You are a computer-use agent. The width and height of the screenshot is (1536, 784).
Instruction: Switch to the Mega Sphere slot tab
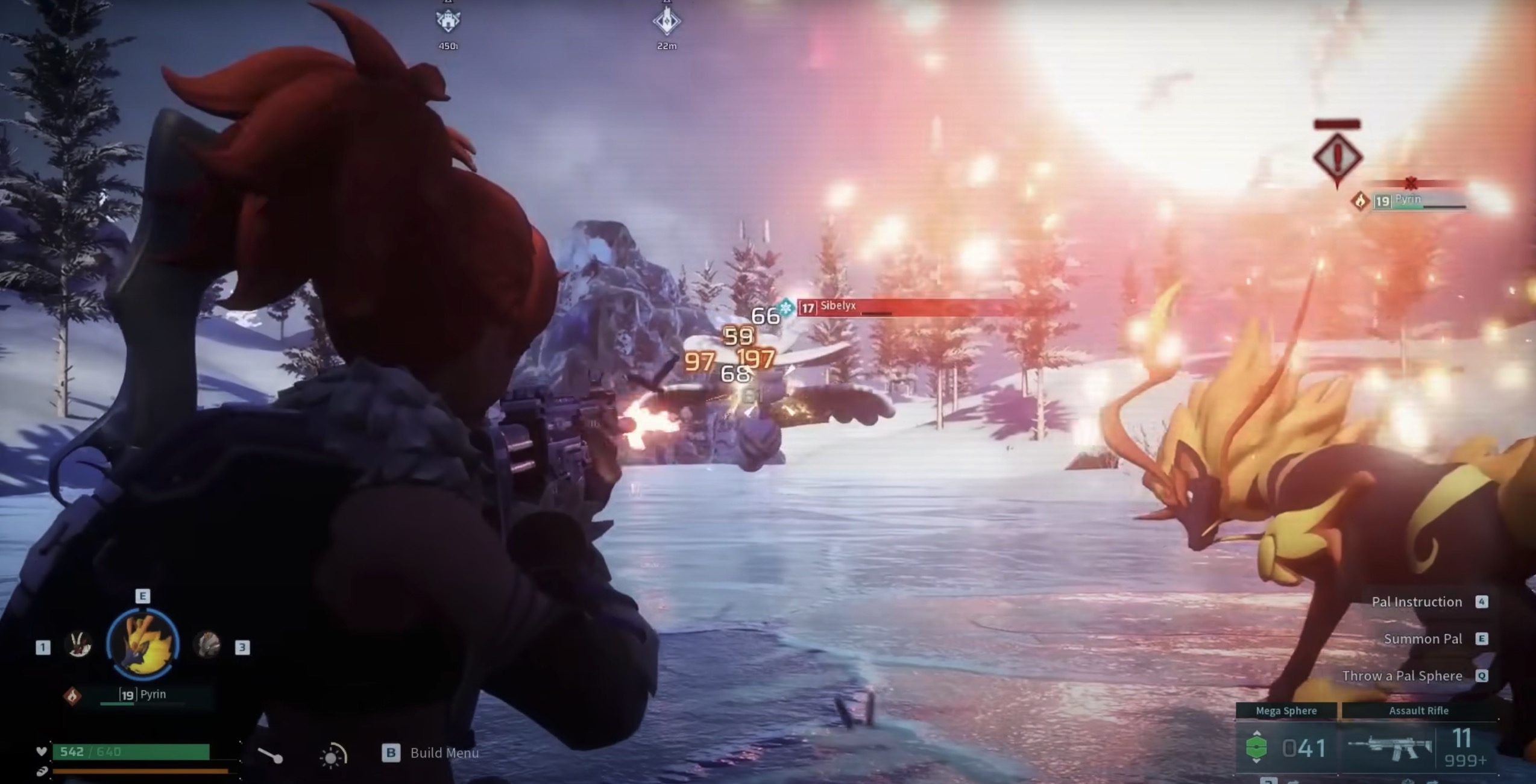click(1285, 711)
